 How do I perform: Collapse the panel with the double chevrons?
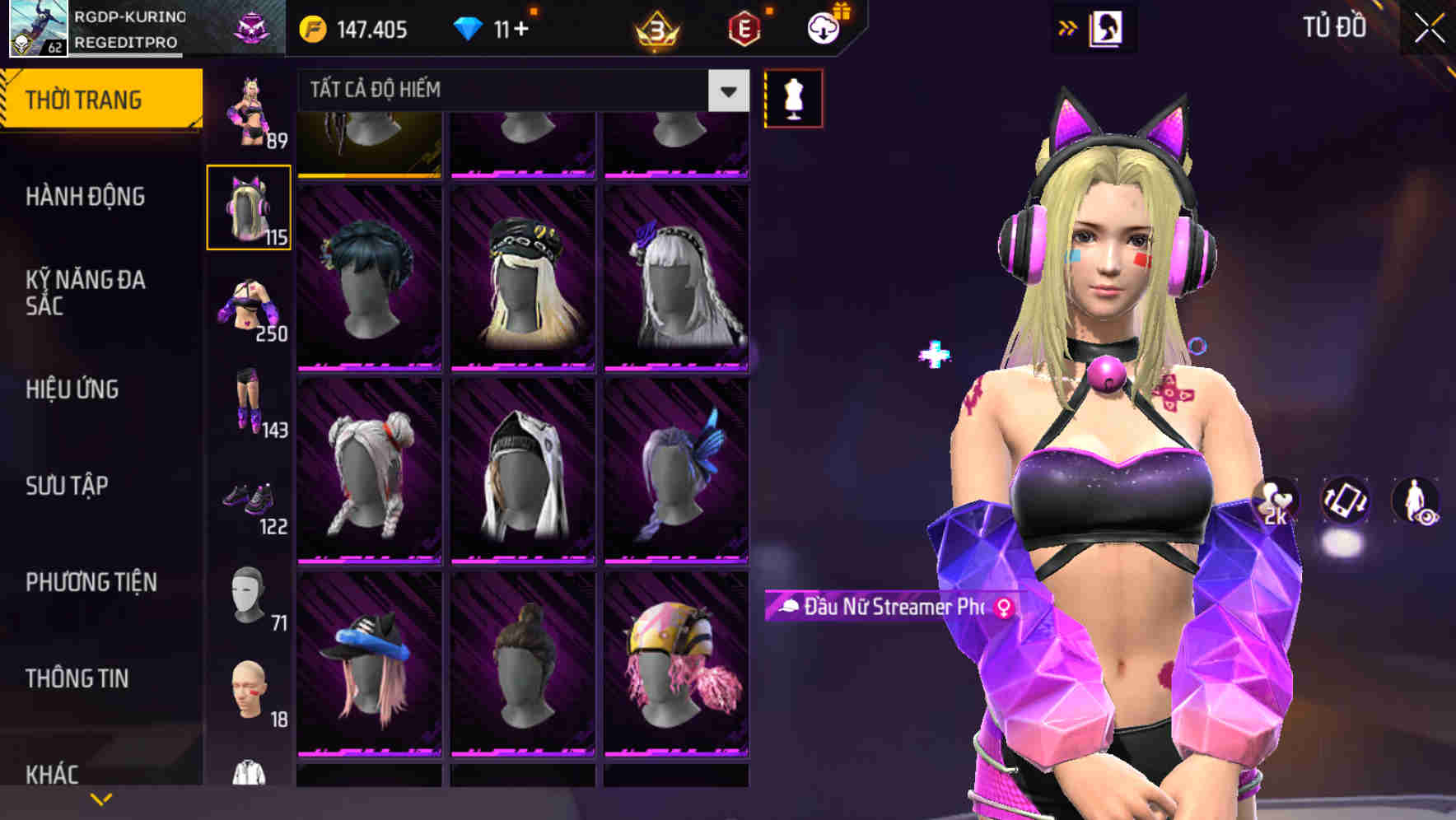click(1067, 27)
